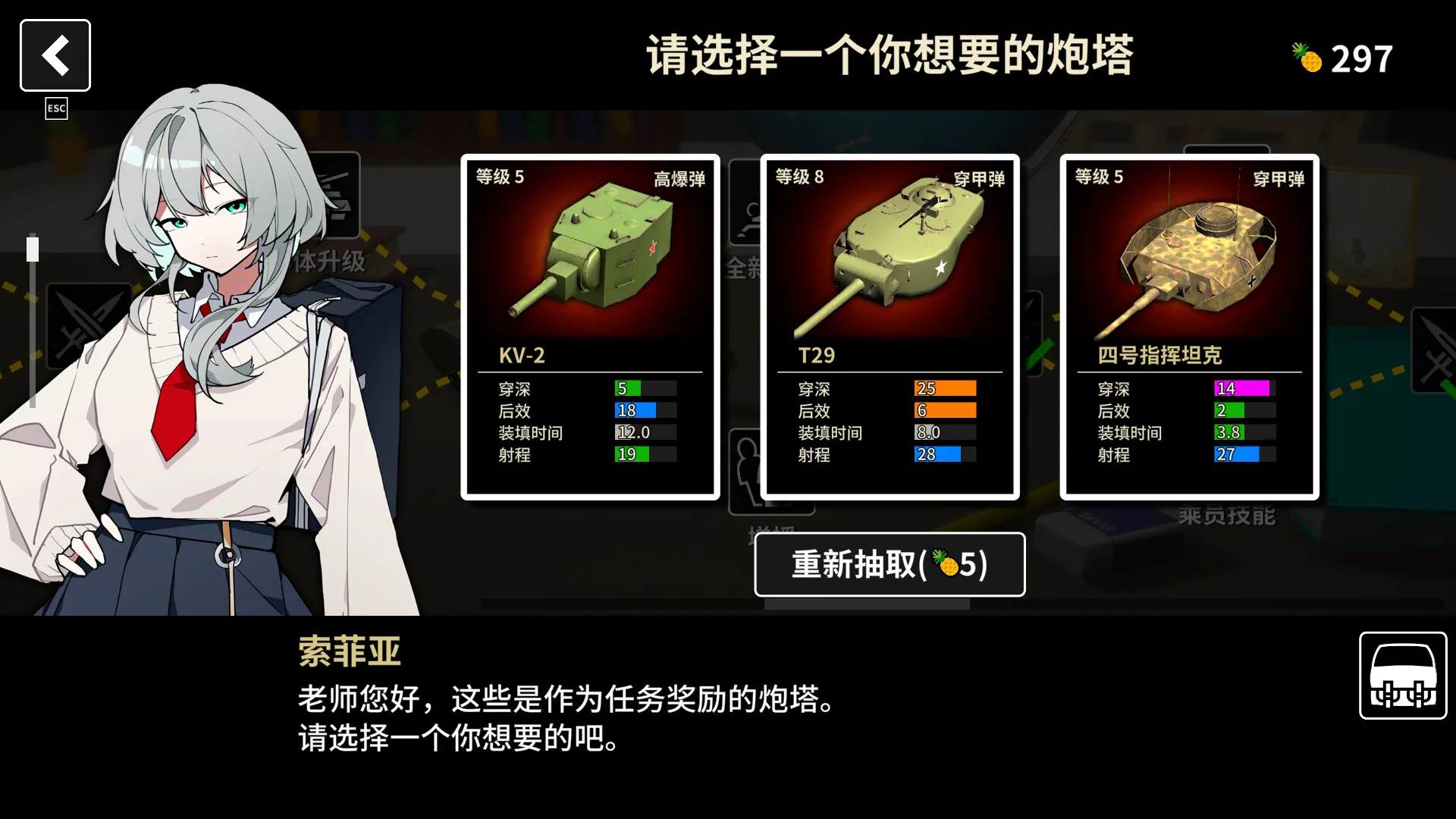Select the T29 turret card
The height and width of the screenshot is (819, 1456).
(890, 326)
